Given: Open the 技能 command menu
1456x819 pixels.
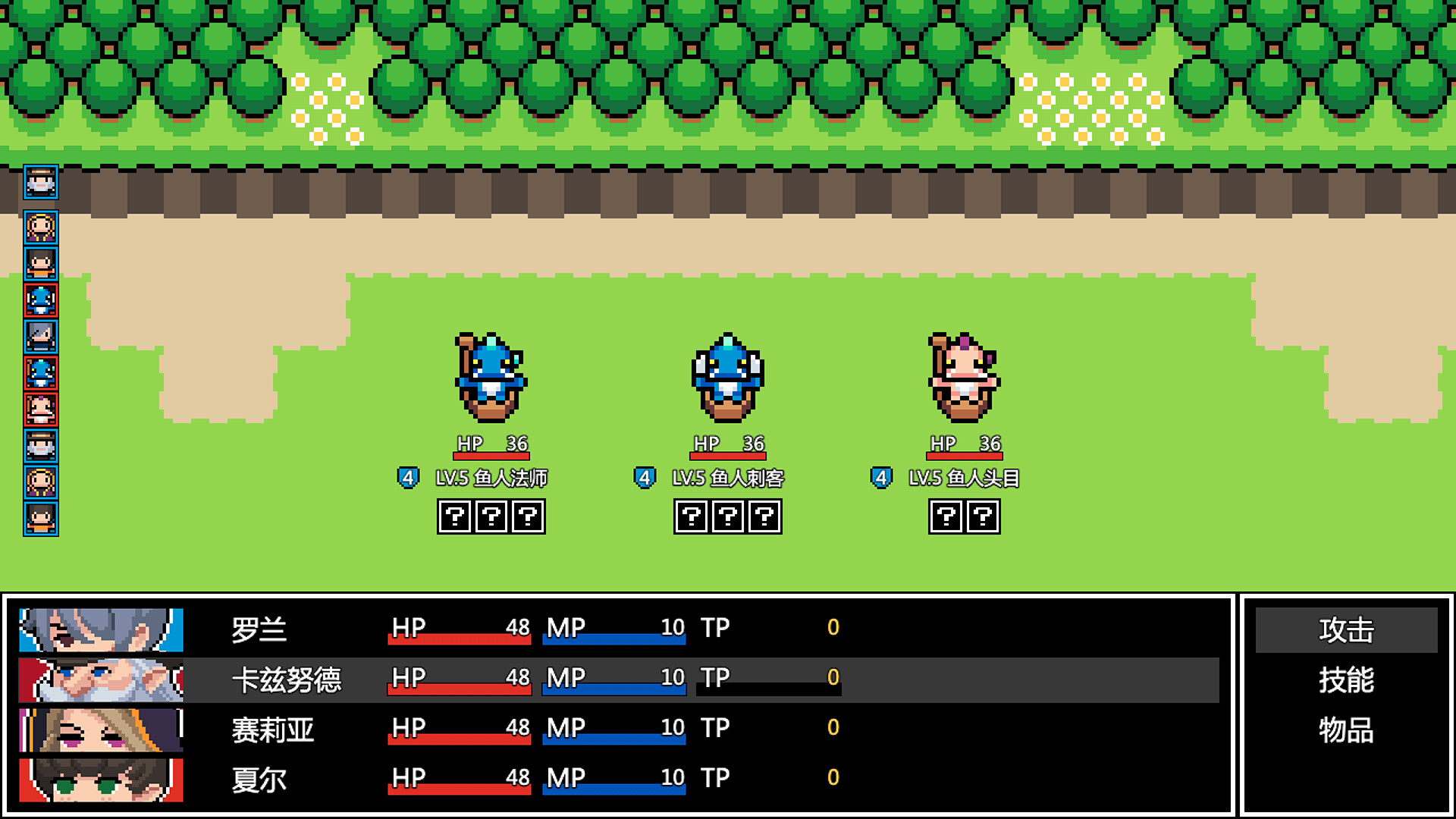Looking at the screenshot, I should [x=1346, y=682].
